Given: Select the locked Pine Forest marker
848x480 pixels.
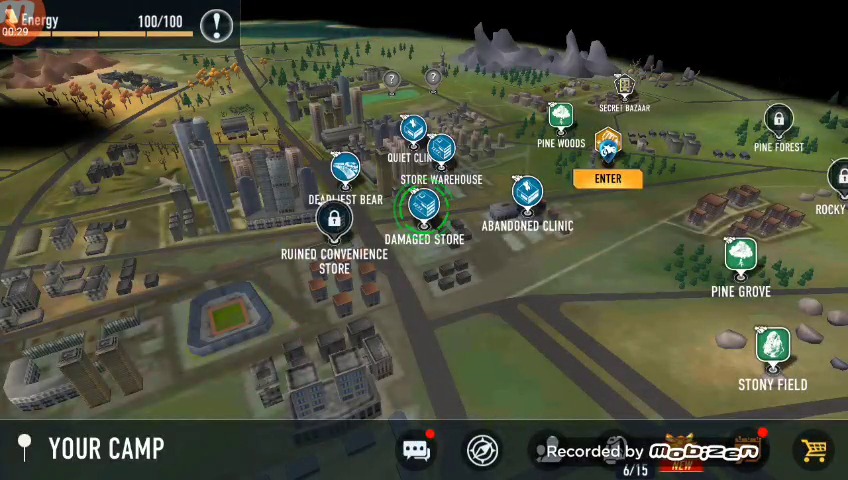Looking at the screenshot, I should [x=778, y=122].
